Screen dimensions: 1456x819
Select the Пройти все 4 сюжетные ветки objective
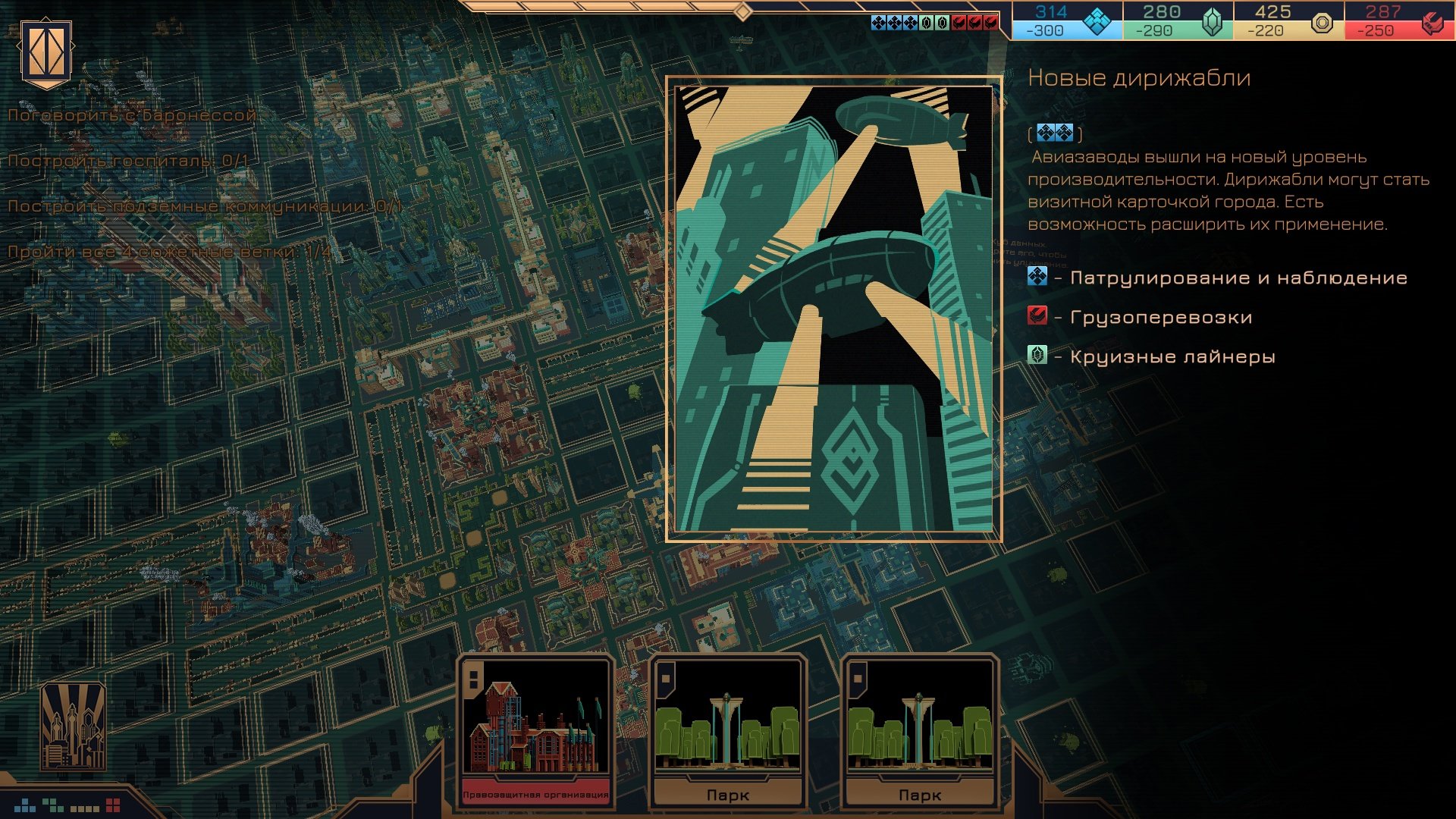170,252
